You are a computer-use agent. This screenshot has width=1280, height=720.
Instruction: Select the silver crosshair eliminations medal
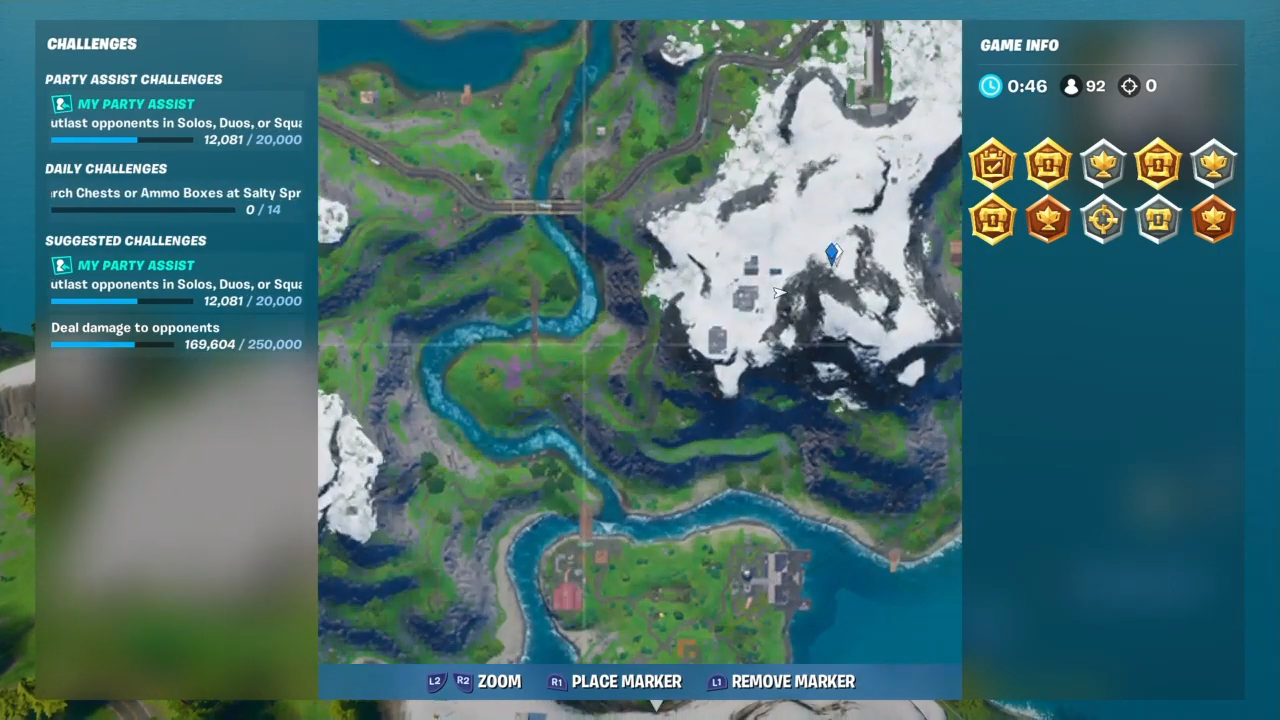tap(1103, 220)
